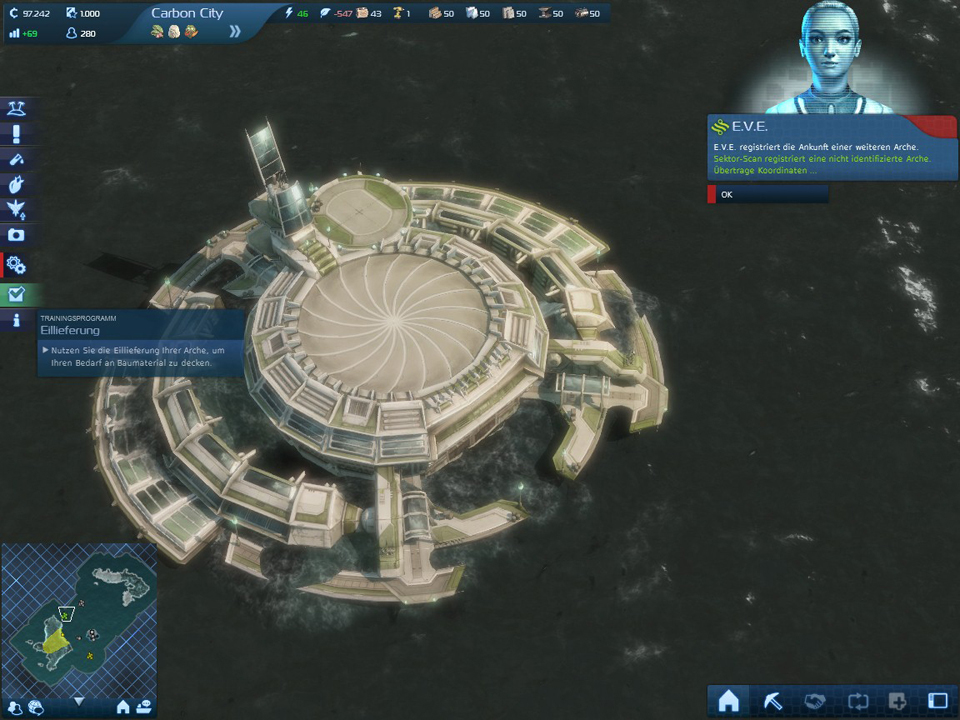Open the Eillieferung training program objective
960x720 pixels.
[140, 342]
